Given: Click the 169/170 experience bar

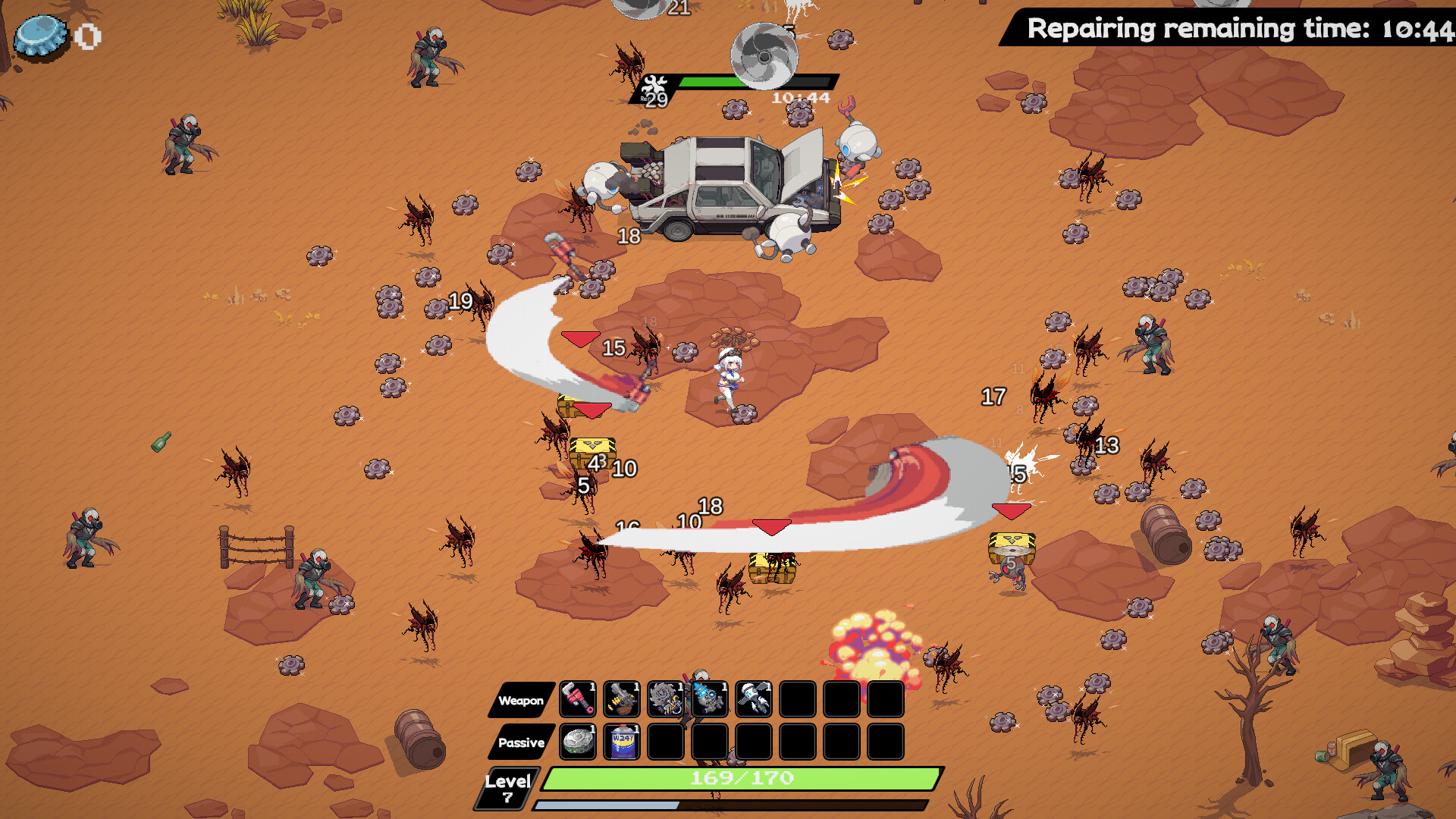Looking at the screenshot, I should pos(742,777).
